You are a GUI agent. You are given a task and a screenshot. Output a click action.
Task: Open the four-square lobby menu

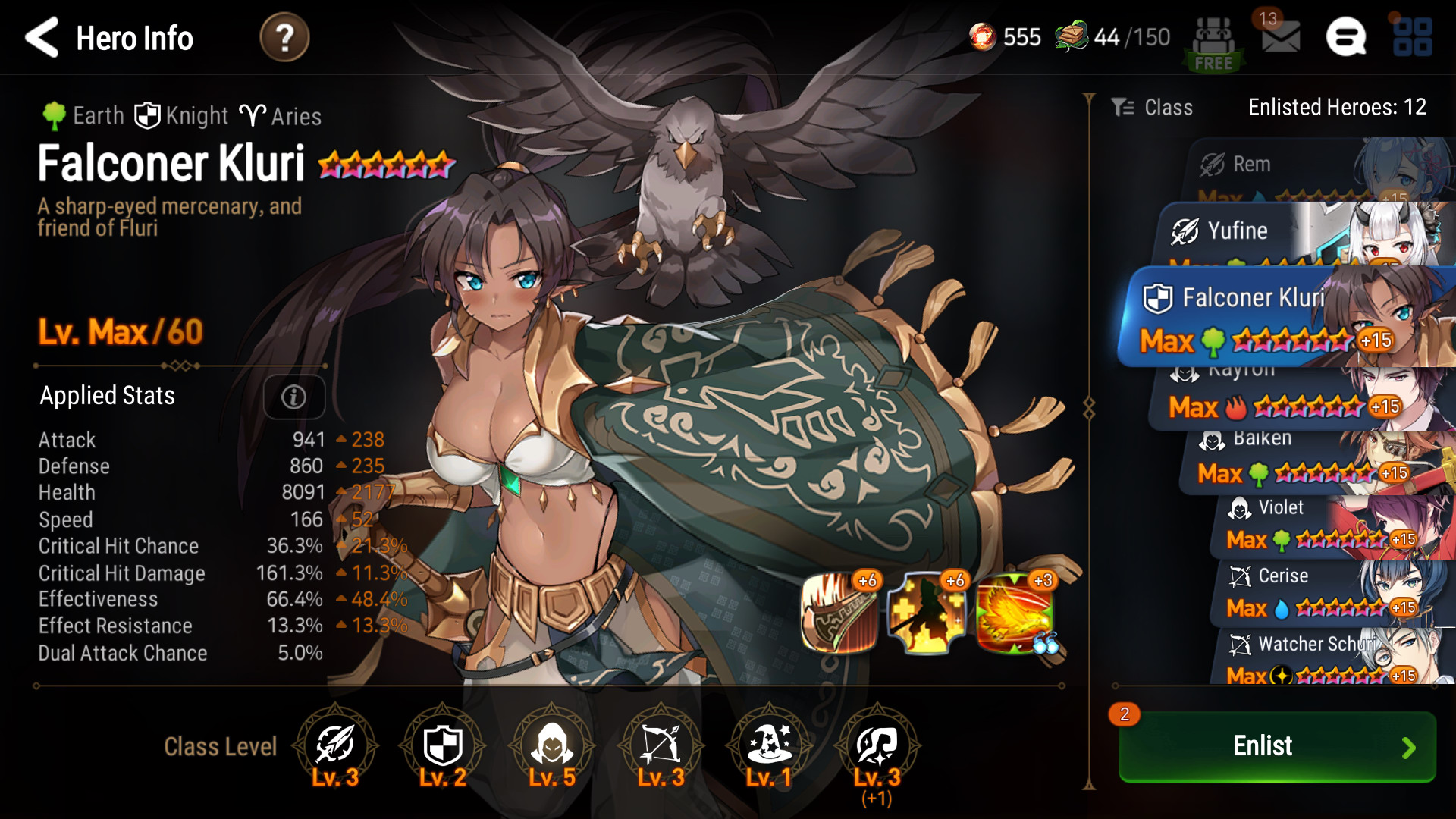pos(1412,37)
